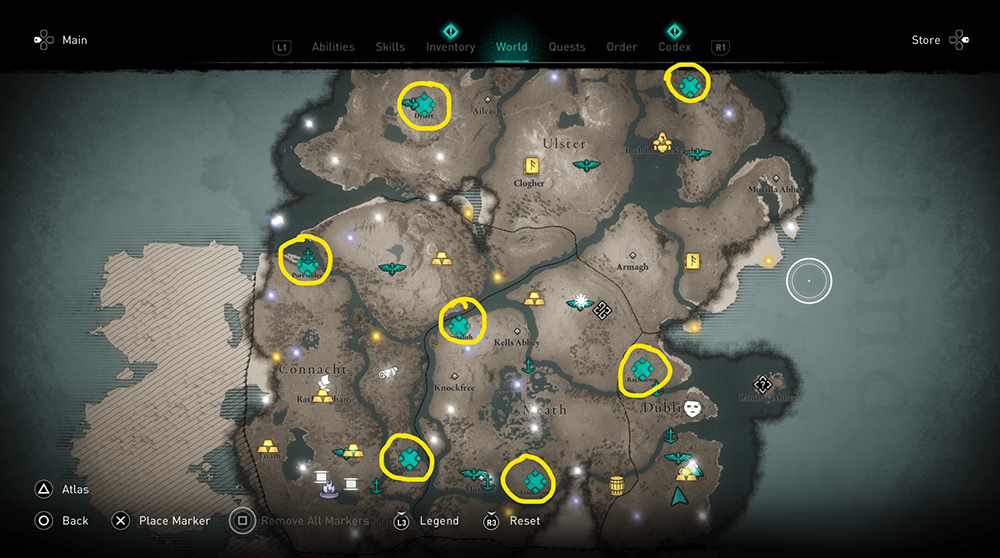Viewport: 1000px width, 558px height.
Task: Click the white sunburst map marker
Action: (x=578, y=300)
